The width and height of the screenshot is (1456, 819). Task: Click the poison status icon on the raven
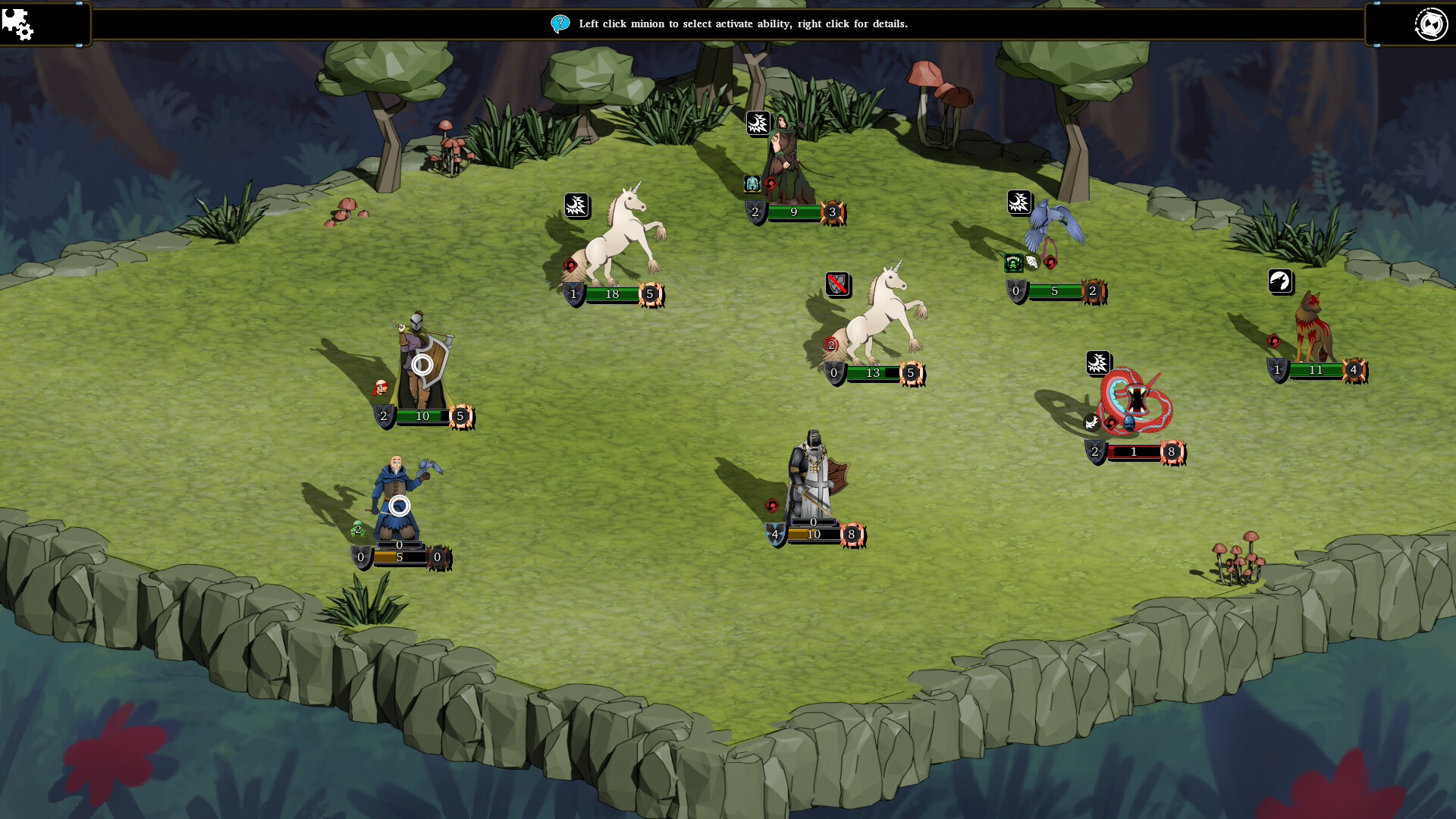coord(1013,263)
